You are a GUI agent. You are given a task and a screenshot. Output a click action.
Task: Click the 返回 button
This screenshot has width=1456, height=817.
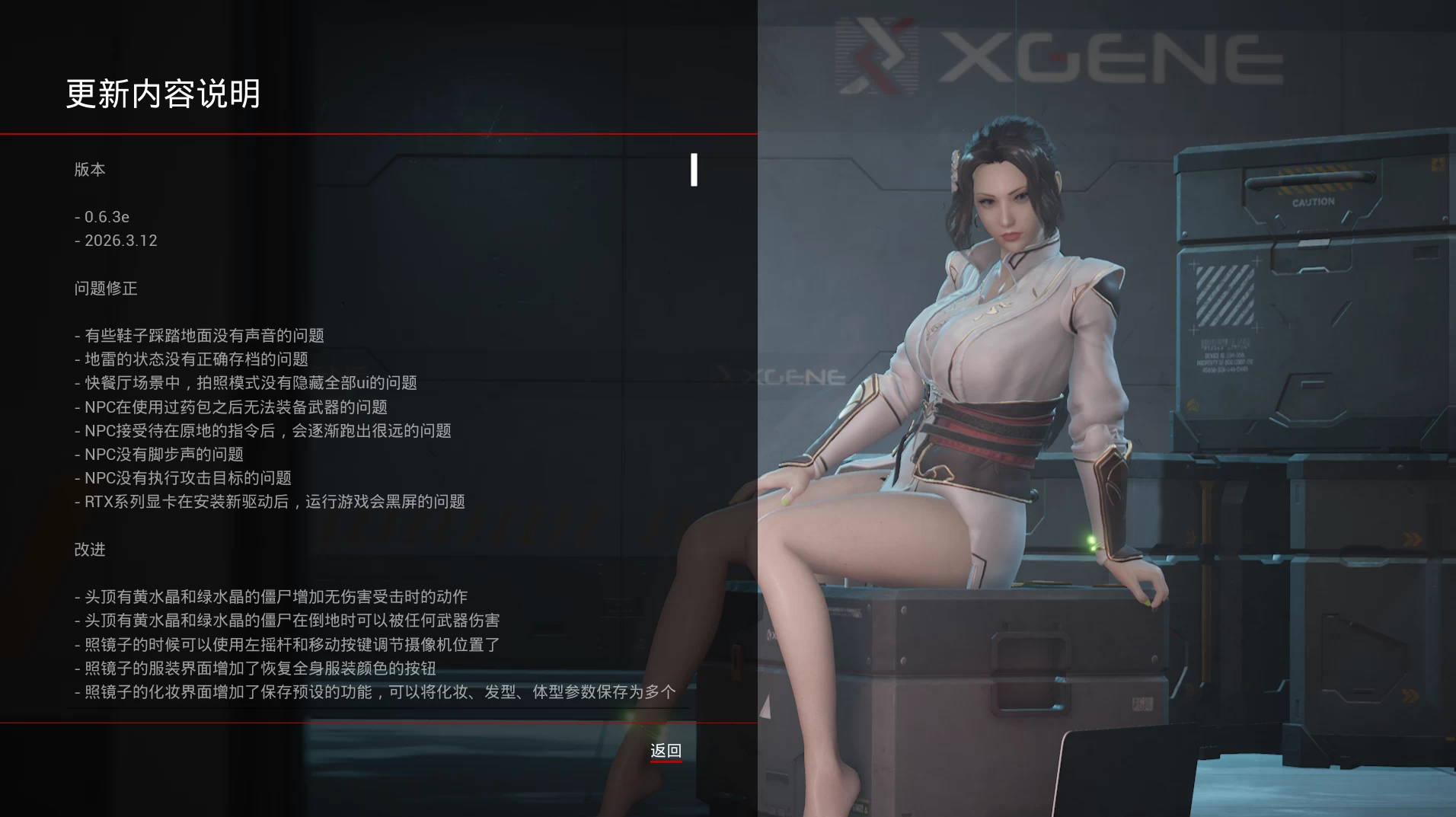pyautogui.click(x=665, y=750)
